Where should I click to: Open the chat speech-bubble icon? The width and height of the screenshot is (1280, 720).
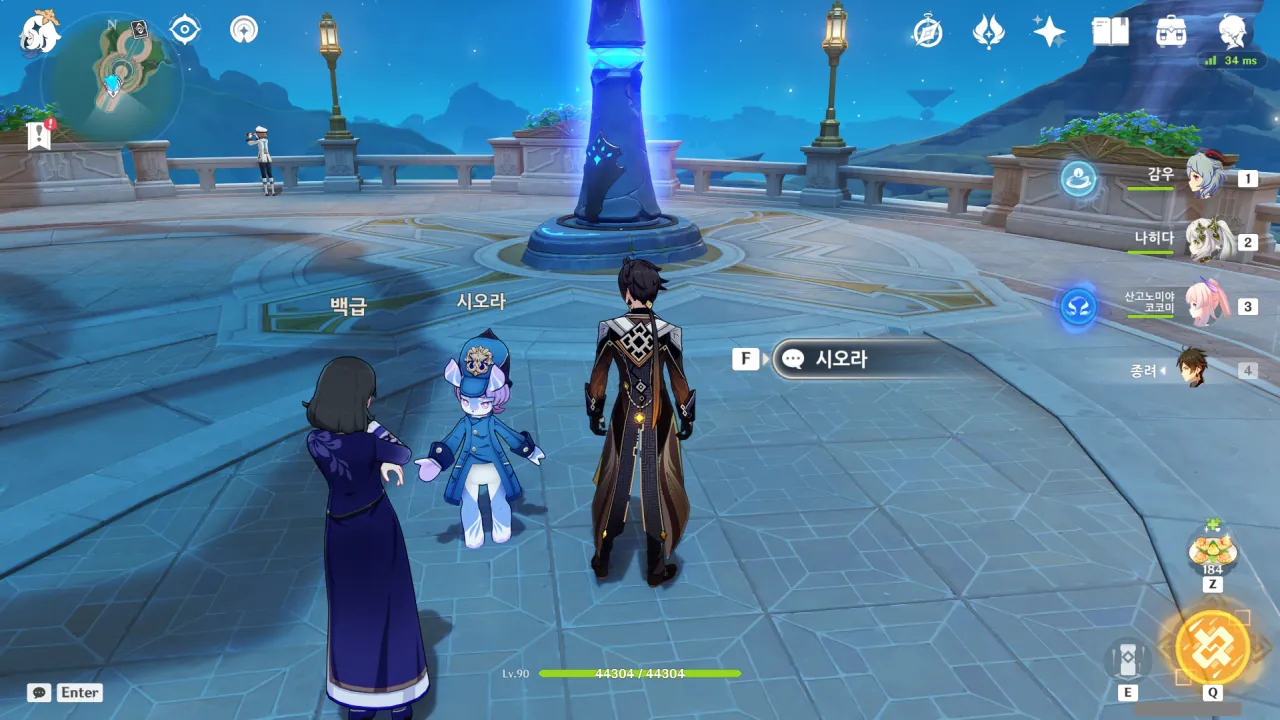click(39, 692)
